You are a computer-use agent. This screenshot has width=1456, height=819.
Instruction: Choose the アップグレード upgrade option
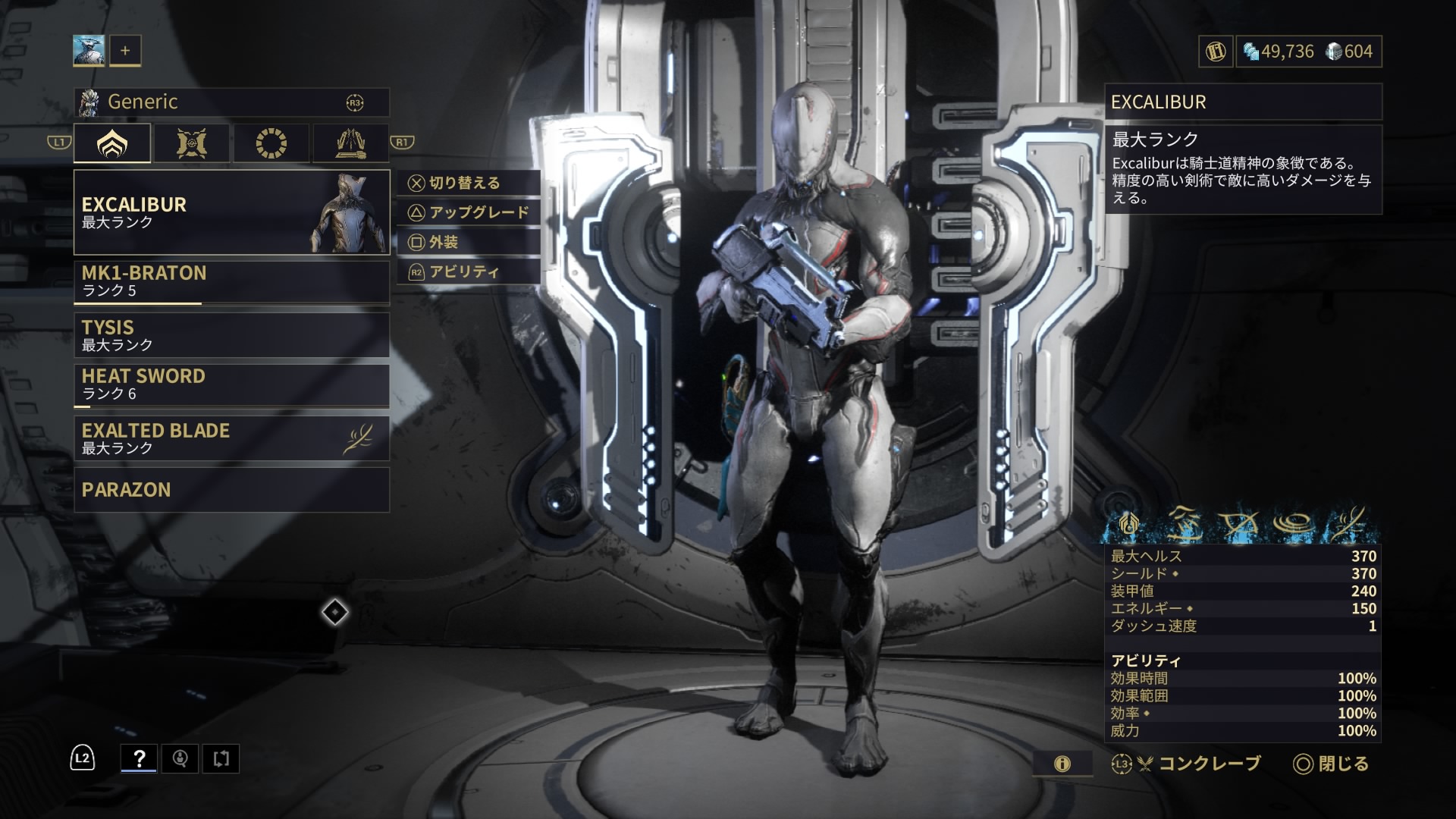469,212
